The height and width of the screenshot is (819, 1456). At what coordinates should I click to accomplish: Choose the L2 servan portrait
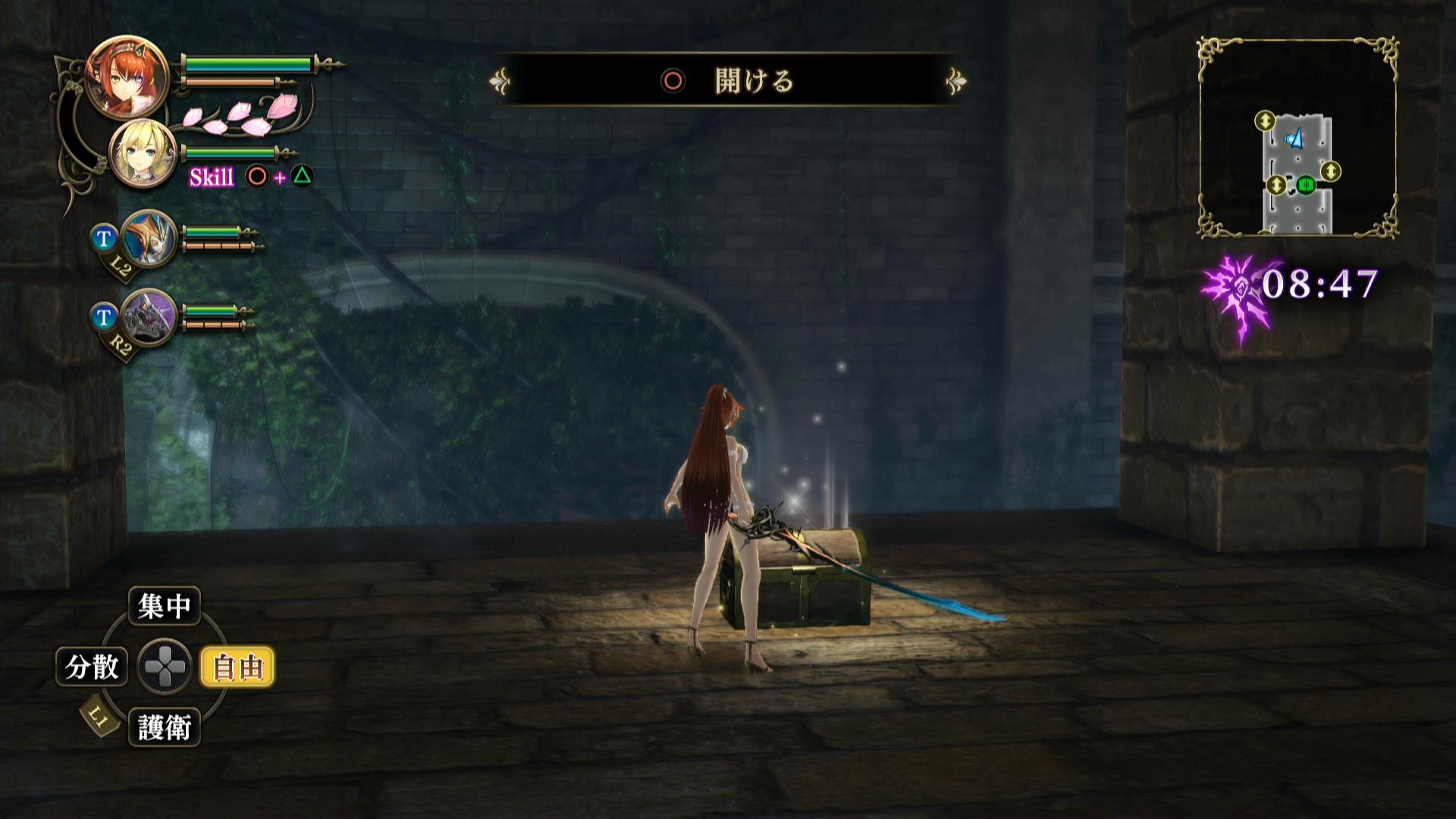147,238
